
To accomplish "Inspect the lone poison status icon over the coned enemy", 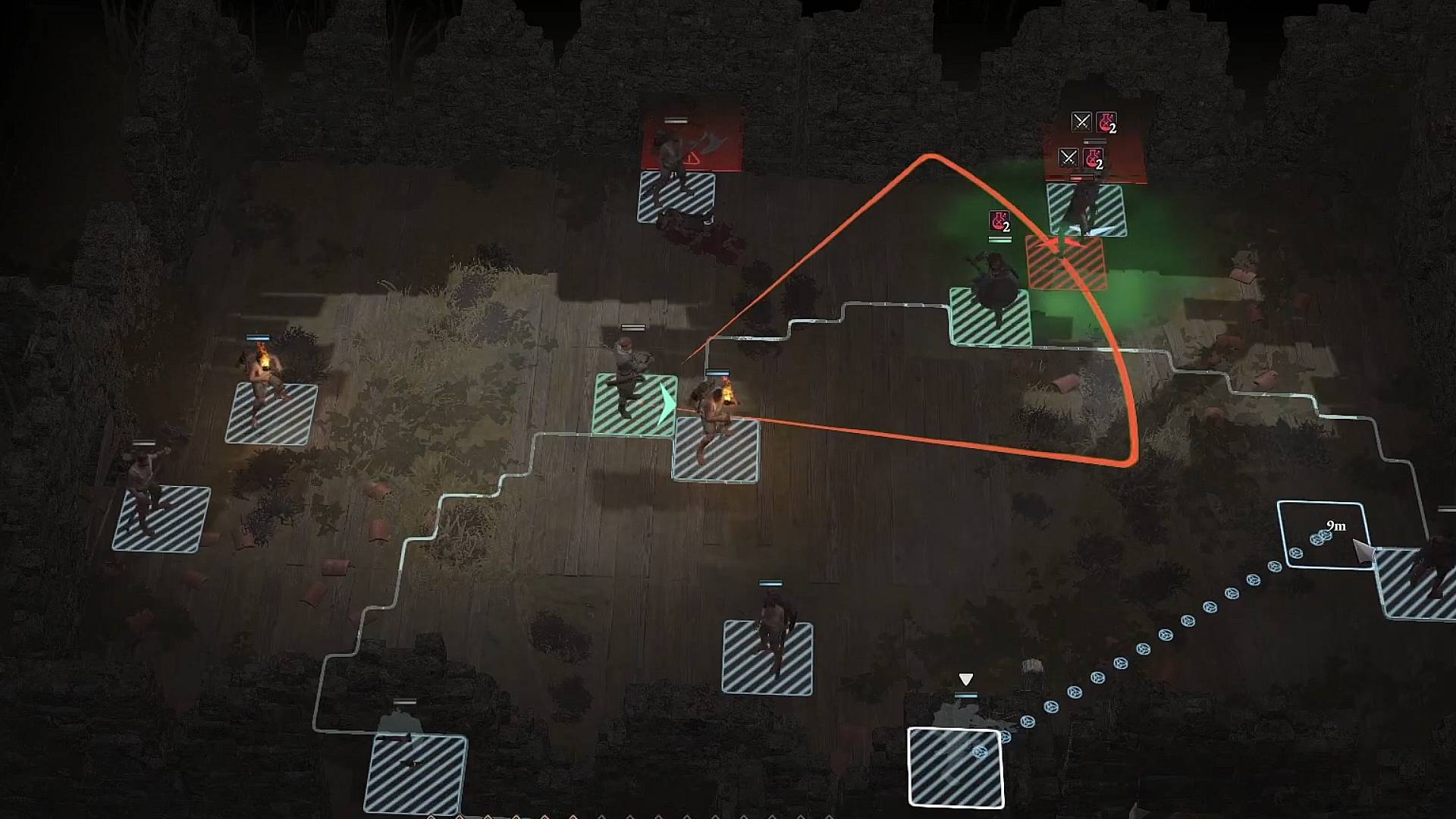I will click(1000, 222).
